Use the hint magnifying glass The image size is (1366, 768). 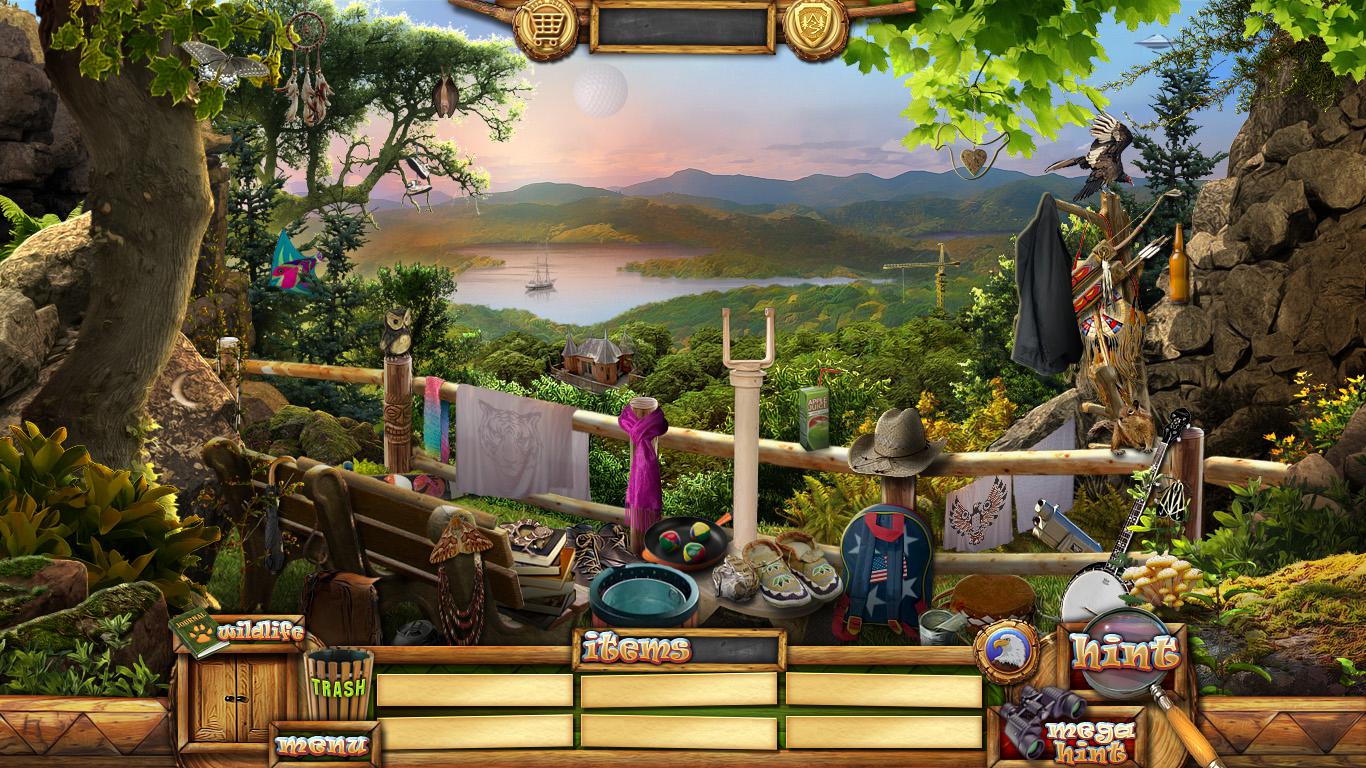(x=1124, y=654)
